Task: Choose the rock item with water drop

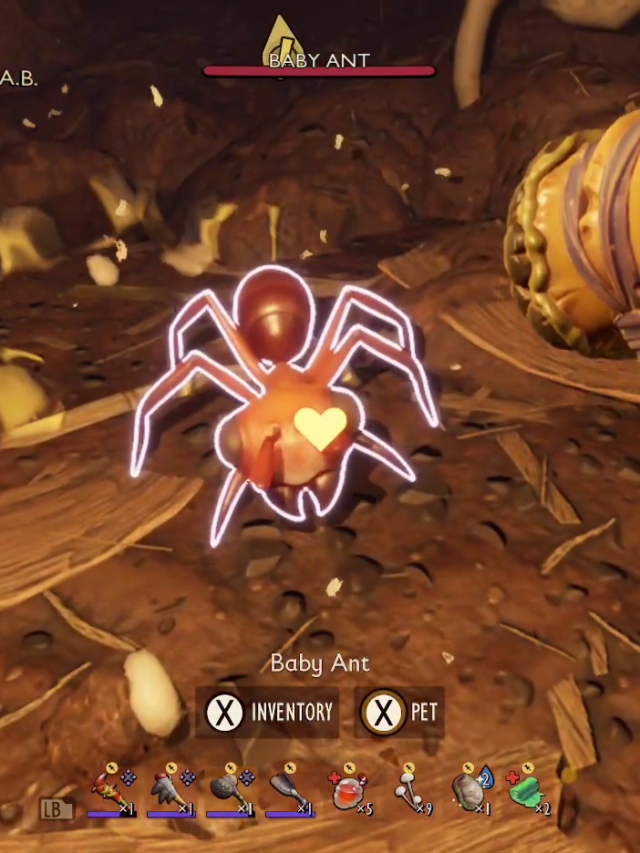Action: pos(467,791)
